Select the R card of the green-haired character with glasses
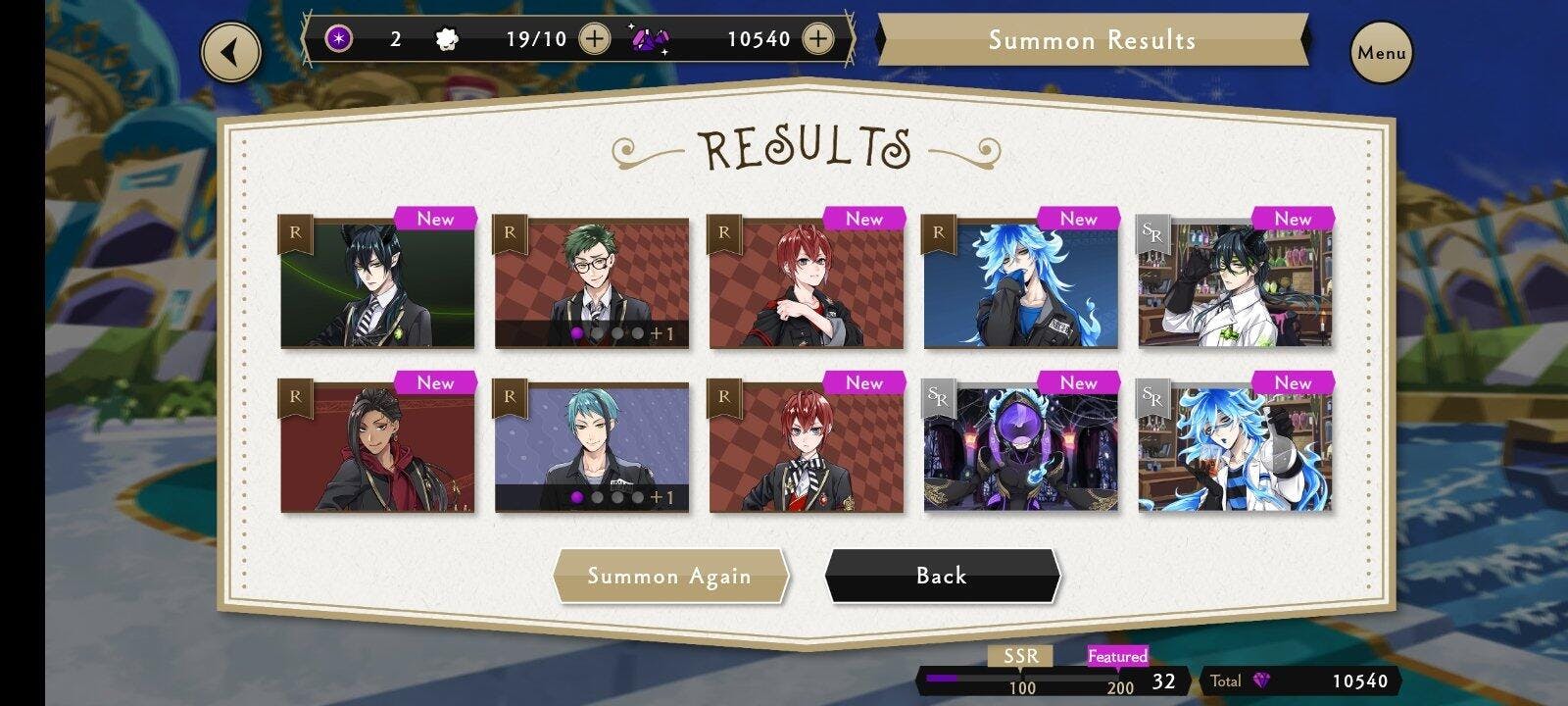The width and height of the screenshot is (1568, 706). (x=591, y=283)
